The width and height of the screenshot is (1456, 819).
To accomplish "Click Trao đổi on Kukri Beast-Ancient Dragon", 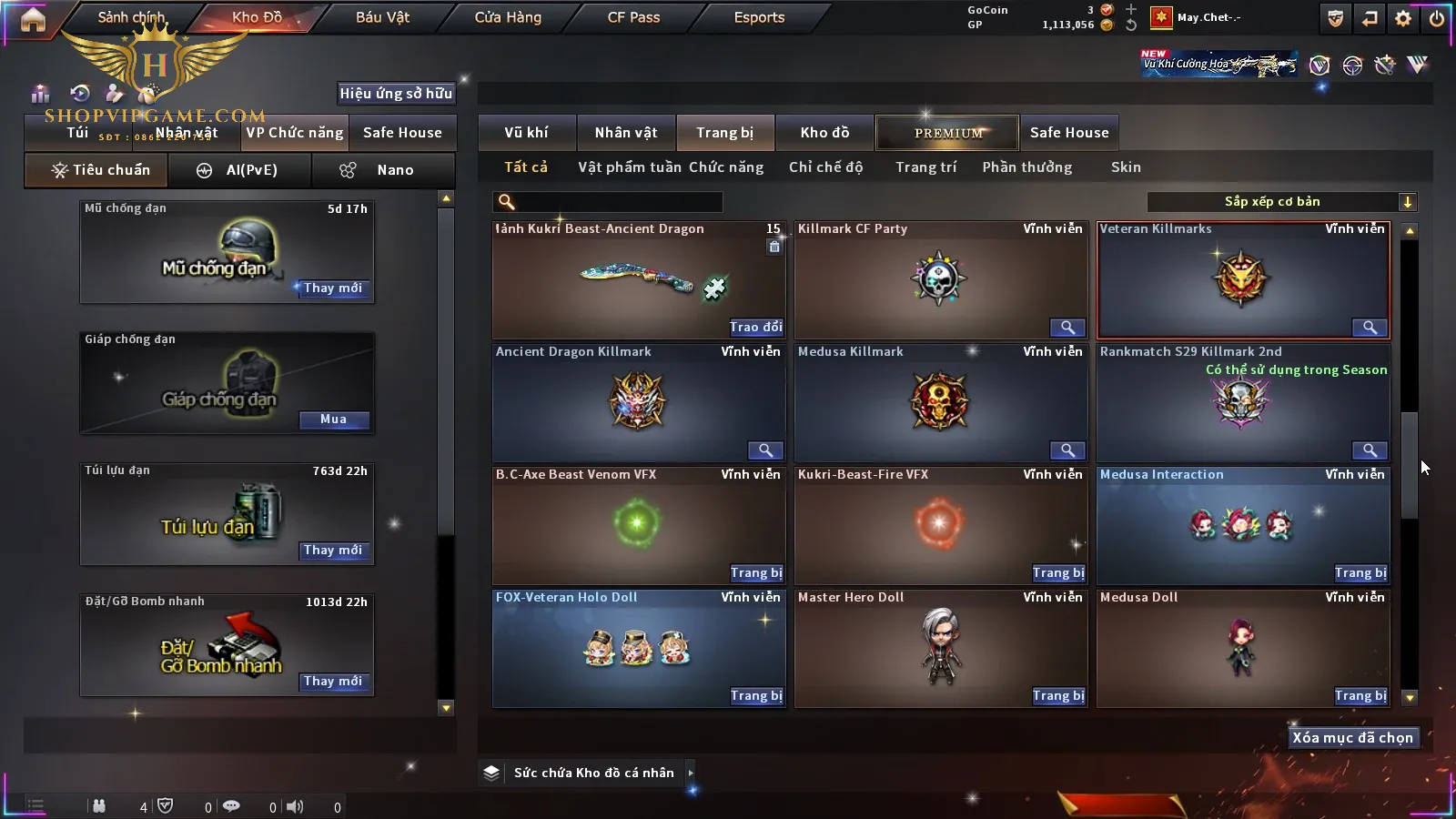I will coord(755,328).
